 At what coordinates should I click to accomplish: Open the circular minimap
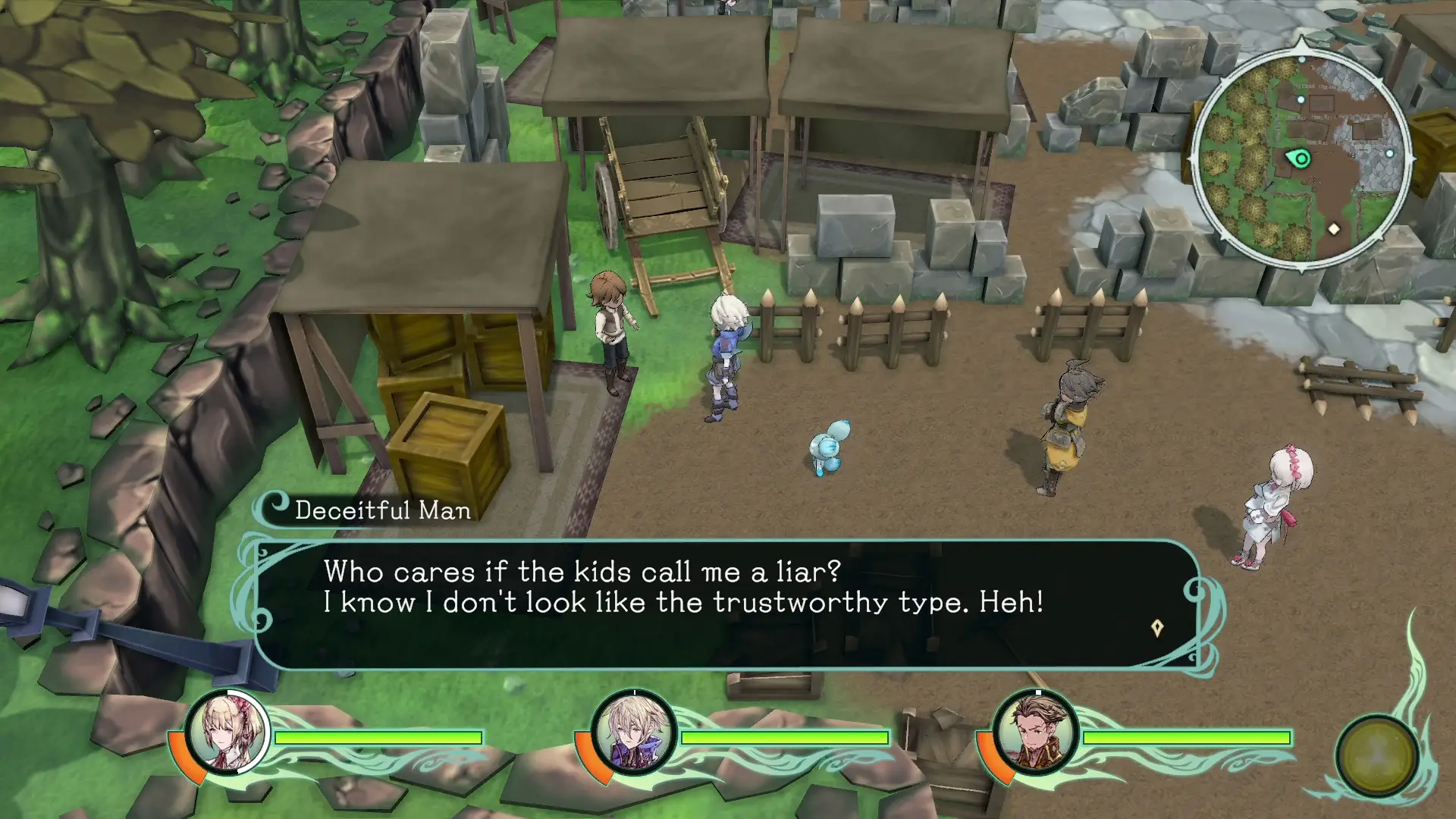pos(1301,158)
